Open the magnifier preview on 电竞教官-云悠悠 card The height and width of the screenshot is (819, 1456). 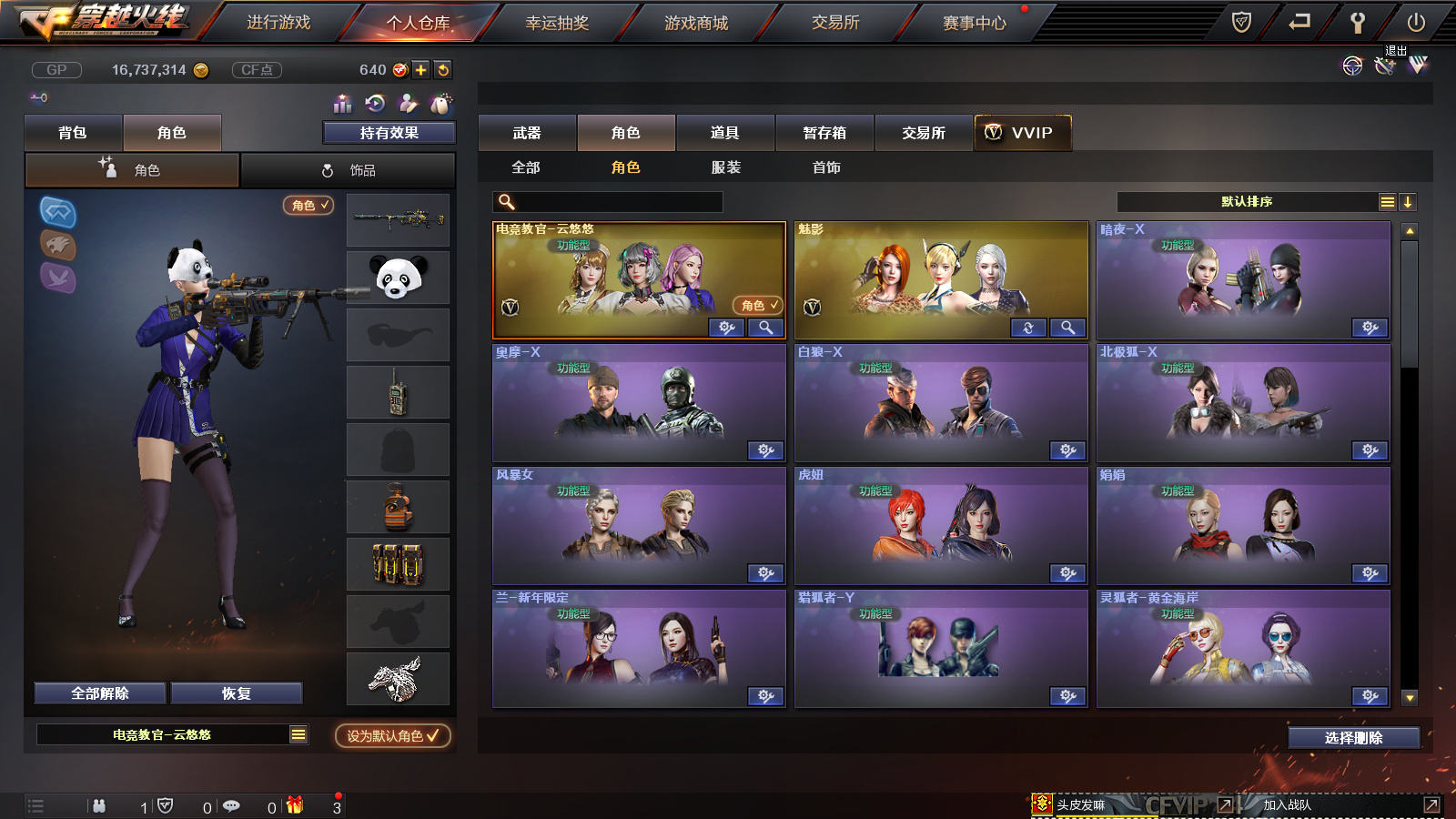point(767,328)
